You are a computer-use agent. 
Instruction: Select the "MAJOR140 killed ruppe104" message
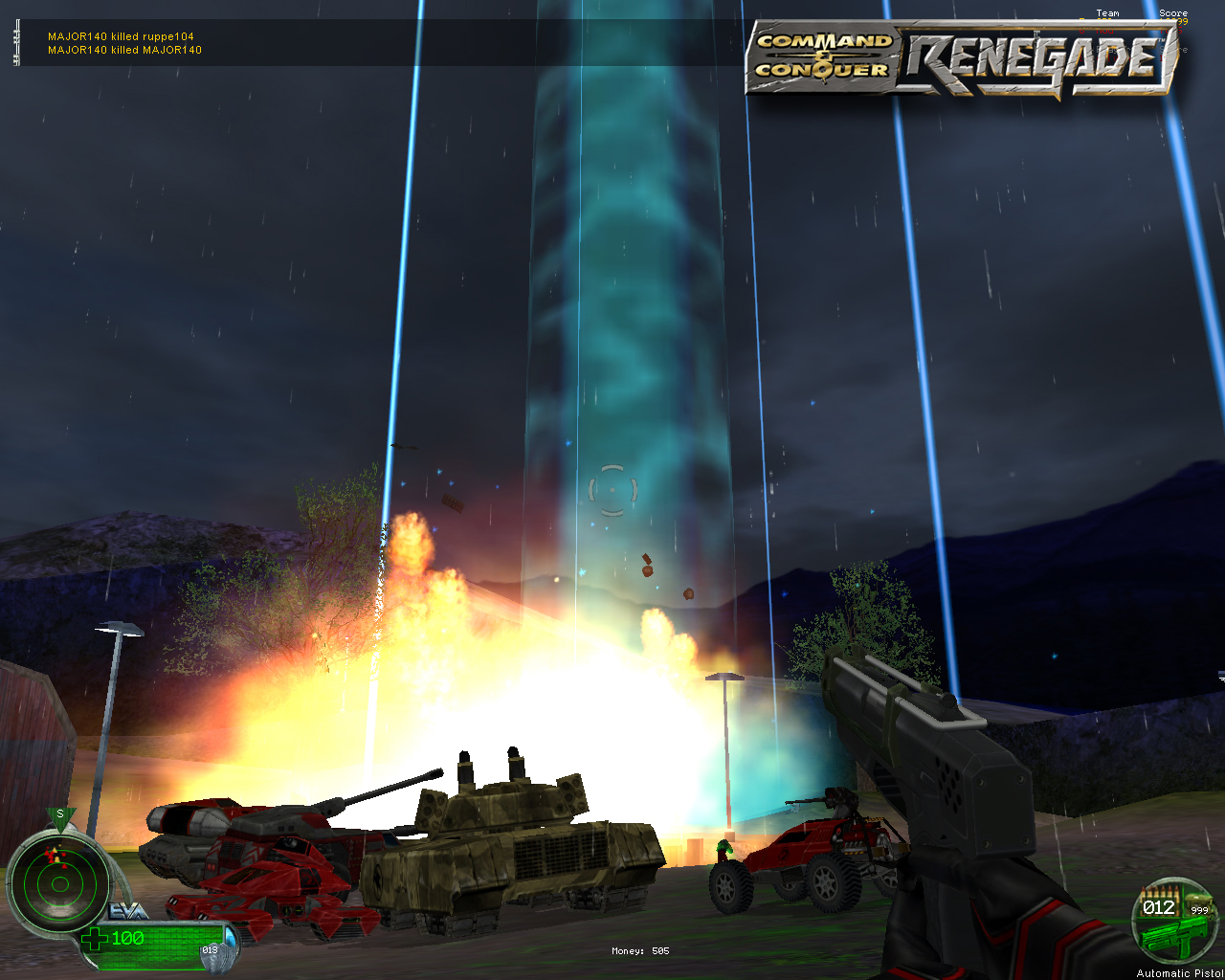(x=121, y=36)
